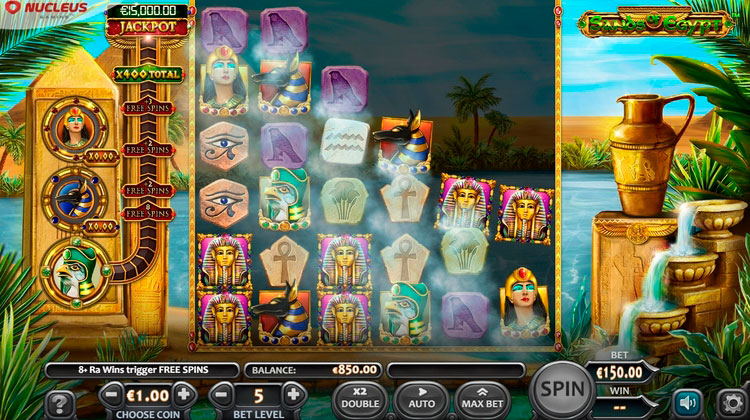Open the gear settings
The image size is (750, 420).
click(x=731, y=402)
